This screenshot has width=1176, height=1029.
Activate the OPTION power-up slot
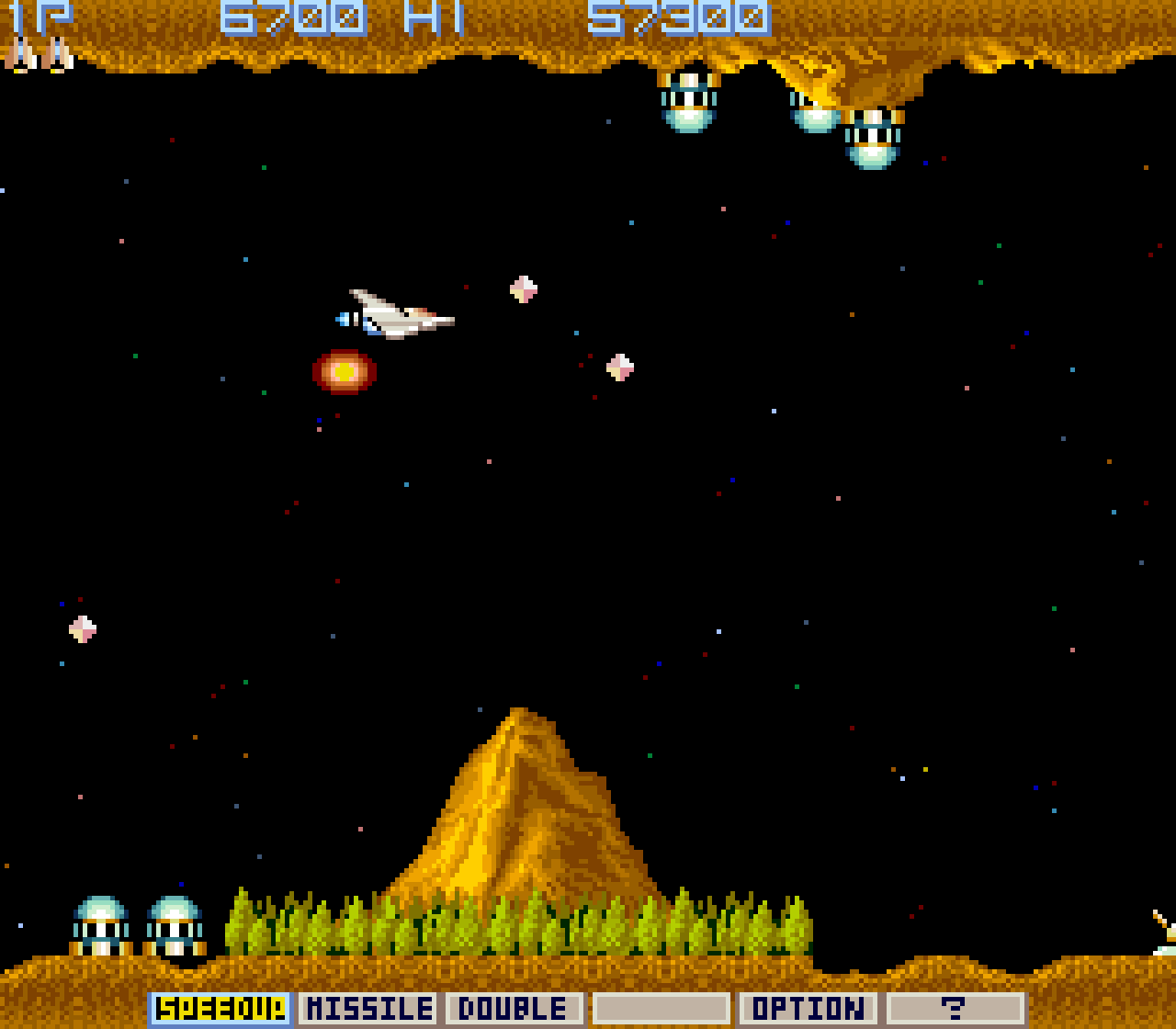pos(808,1009)
